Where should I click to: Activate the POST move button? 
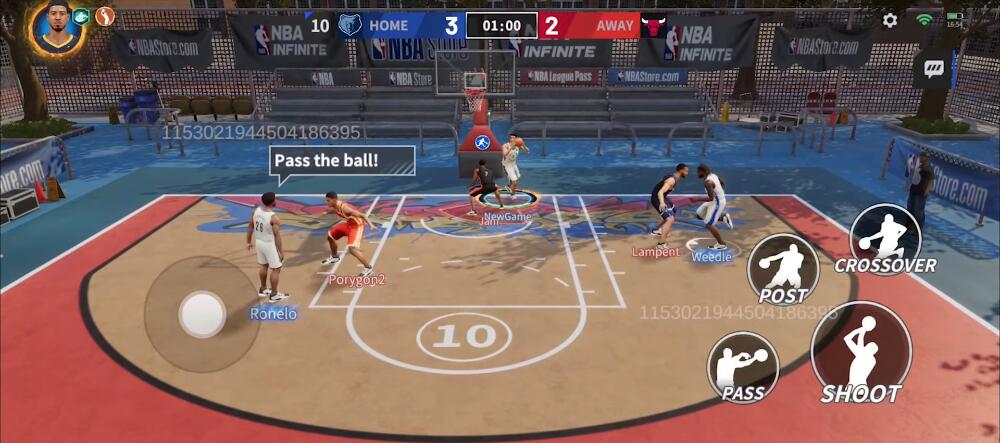pyautogui.click(x=783, y=268)
